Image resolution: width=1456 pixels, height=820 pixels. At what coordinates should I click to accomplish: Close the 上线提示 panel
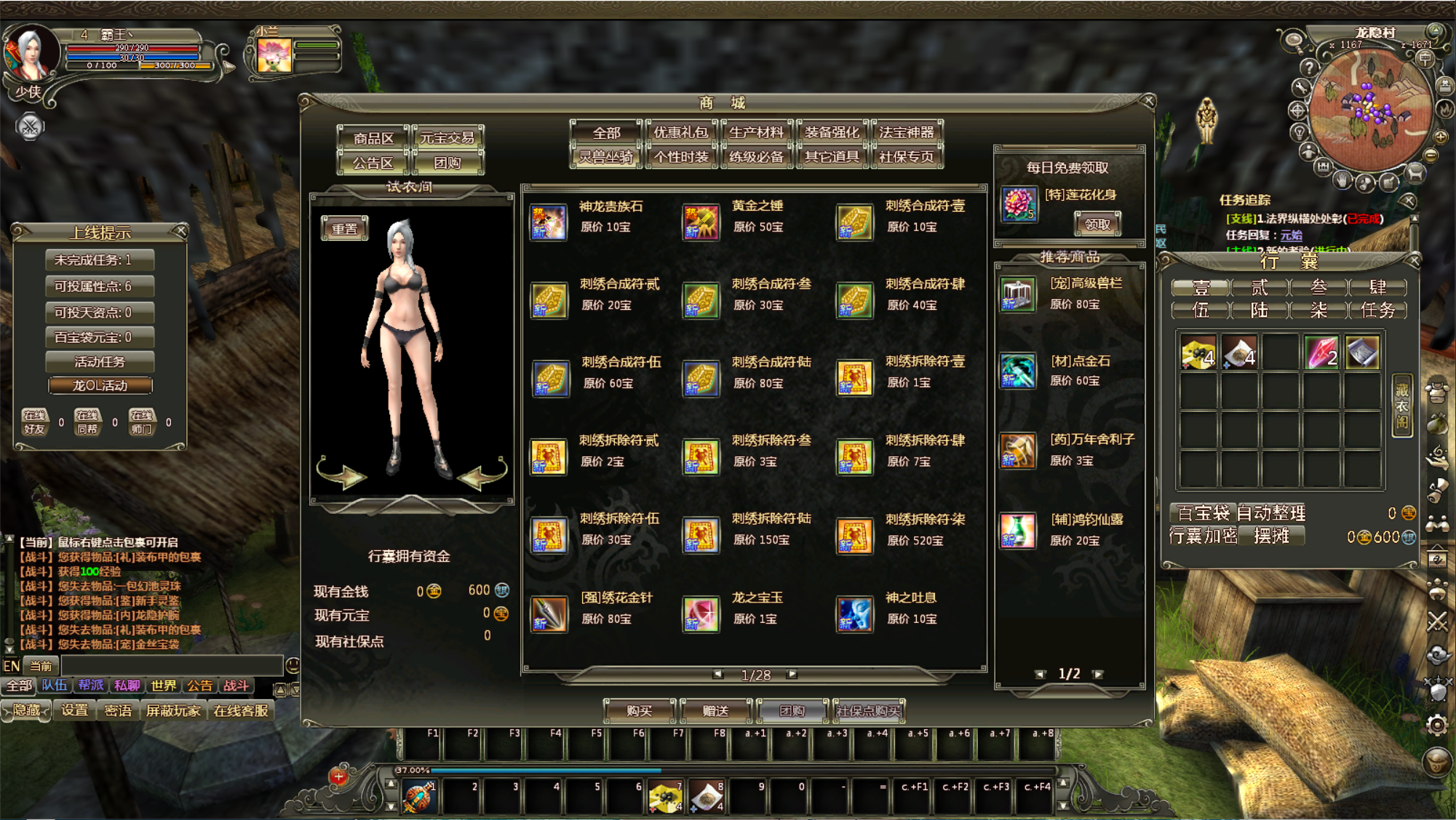coord(181,231)
